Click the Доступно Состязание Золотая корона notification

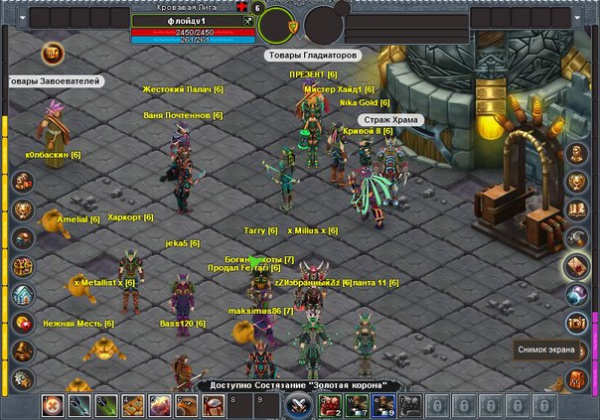pos(300,385)
